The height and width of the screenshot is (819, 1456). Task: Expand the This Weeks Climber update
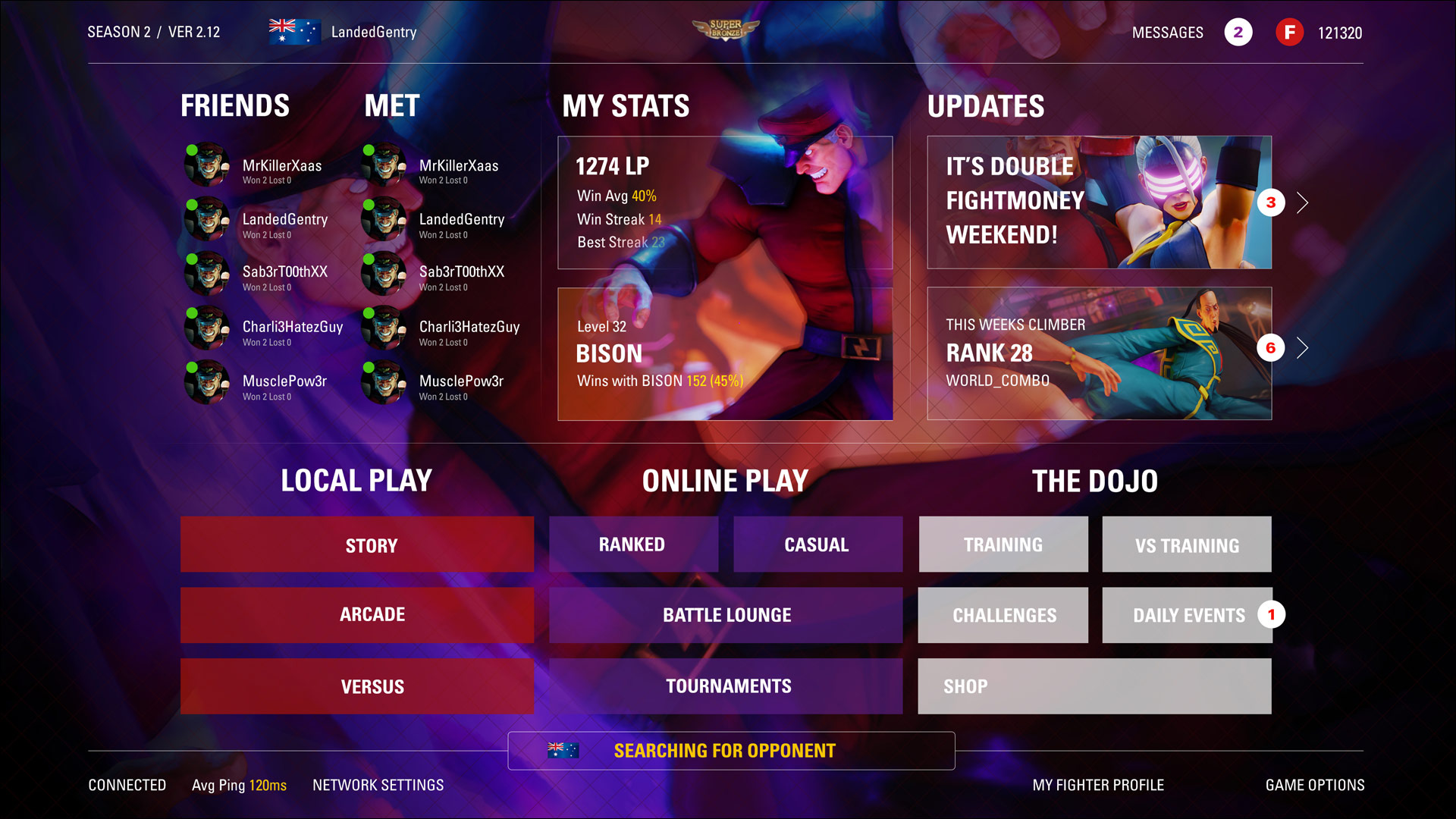[1303, 348]
